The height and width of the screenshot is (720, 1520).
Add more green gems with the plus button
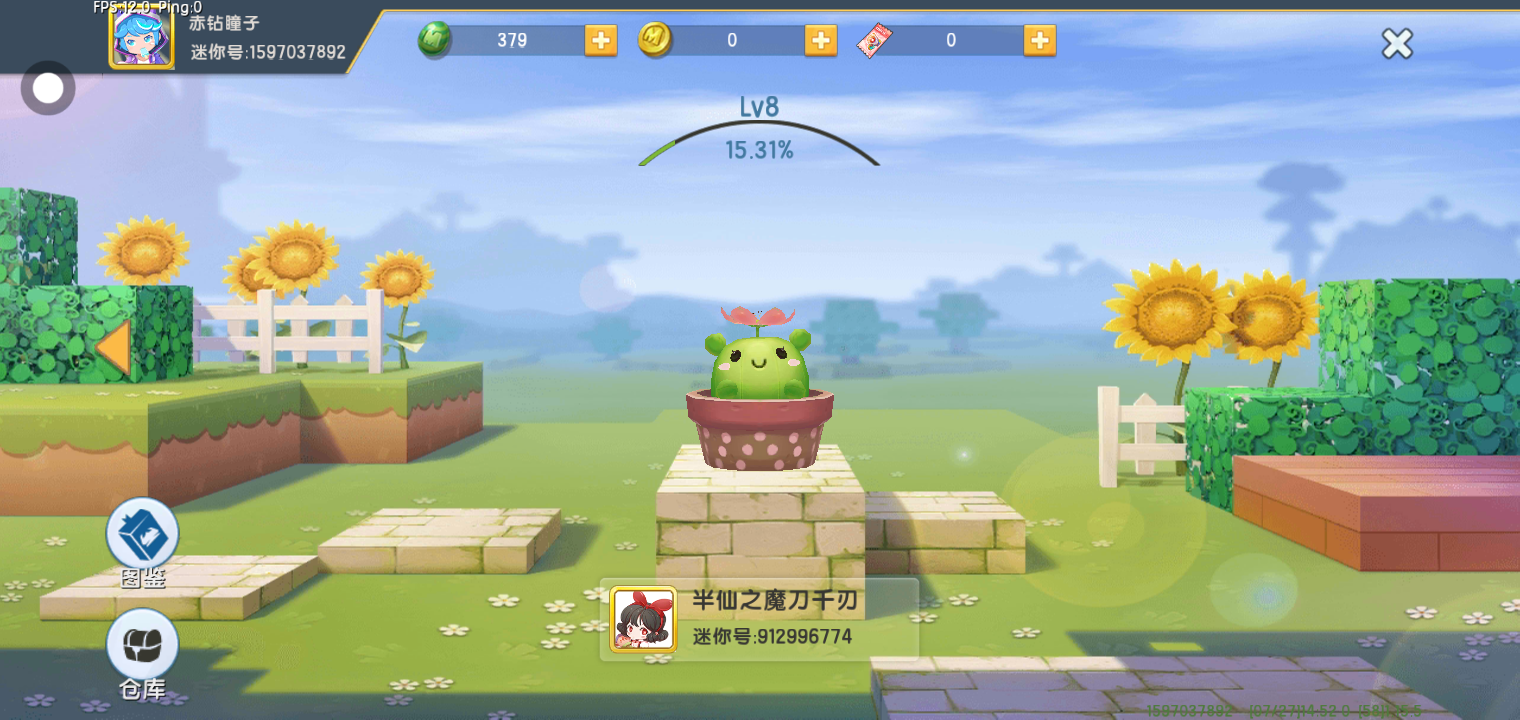[x=600, y=40]
